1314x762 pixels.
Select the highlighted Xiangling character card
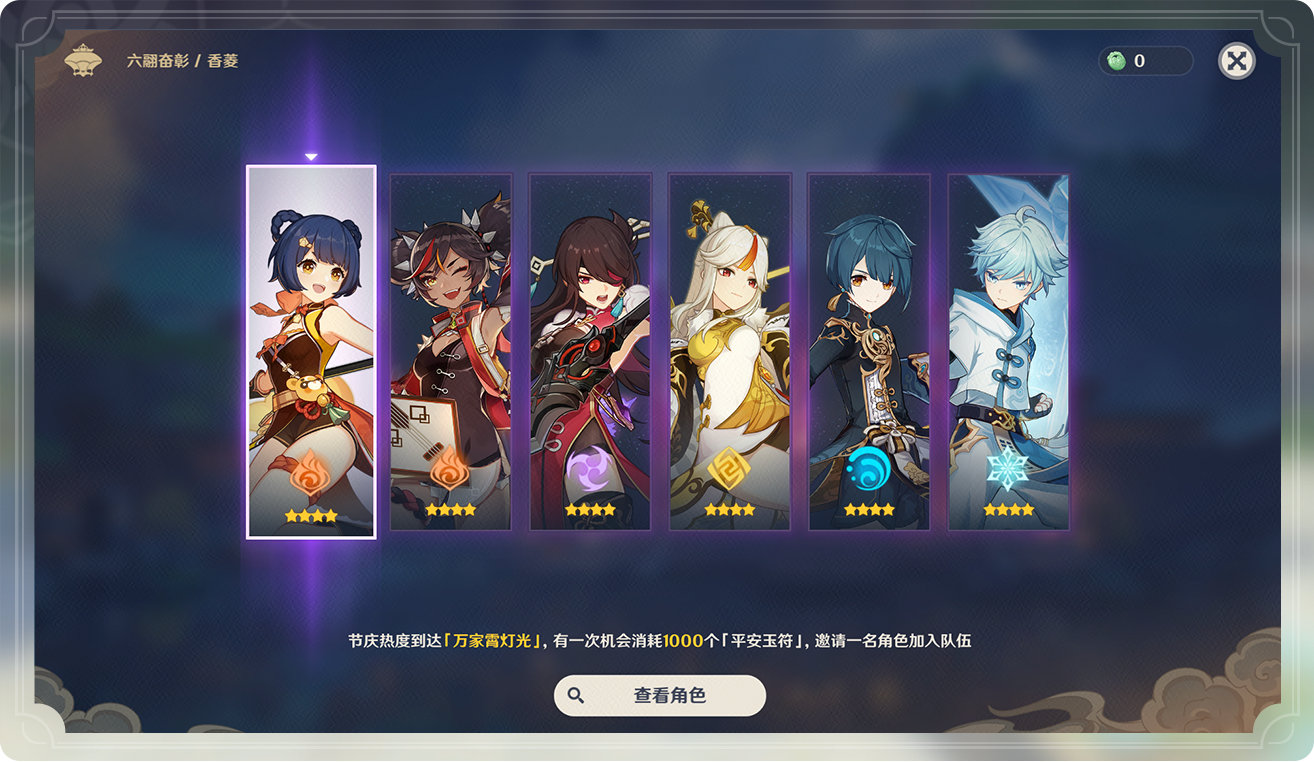tap(311, 350)
